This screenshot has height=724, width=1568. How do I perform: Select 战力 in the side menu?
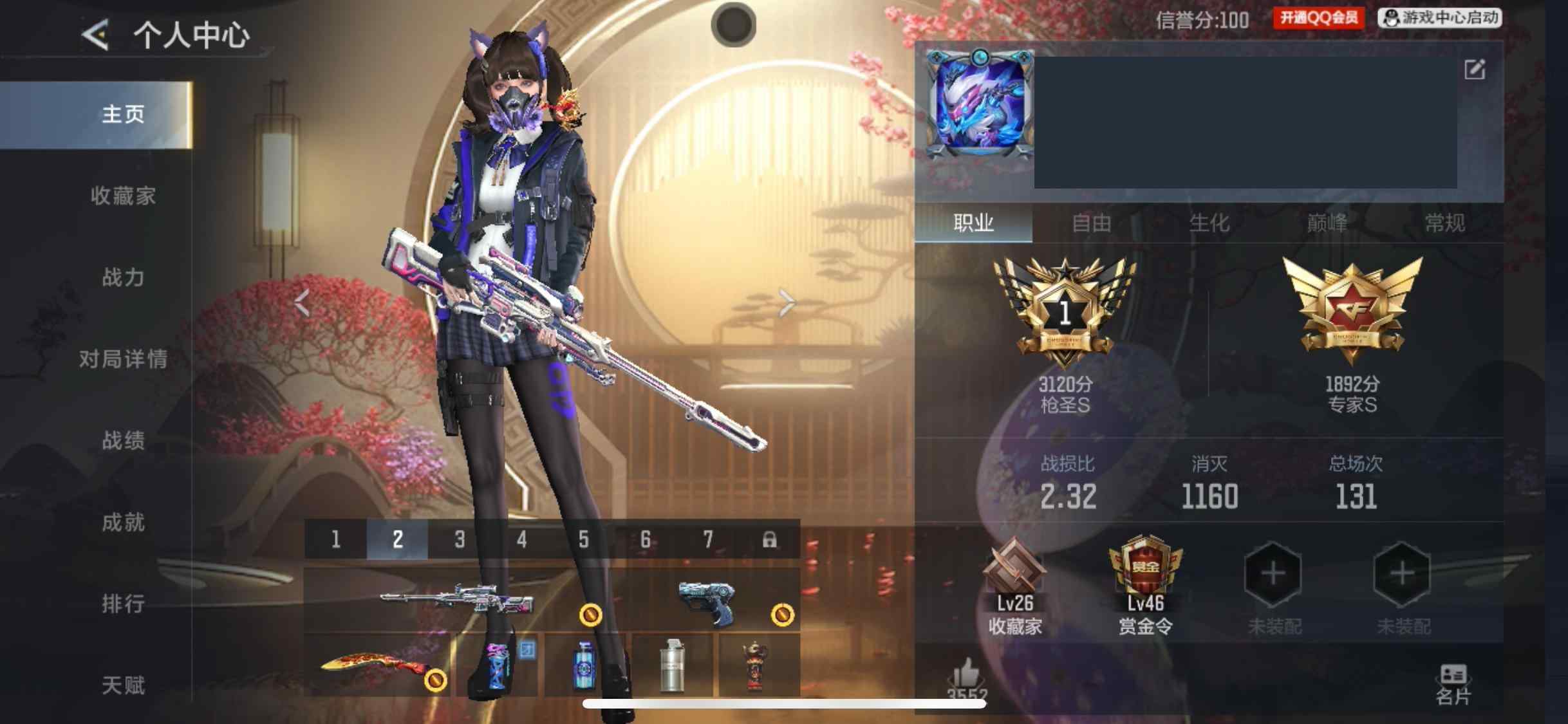tap(123, 277)
